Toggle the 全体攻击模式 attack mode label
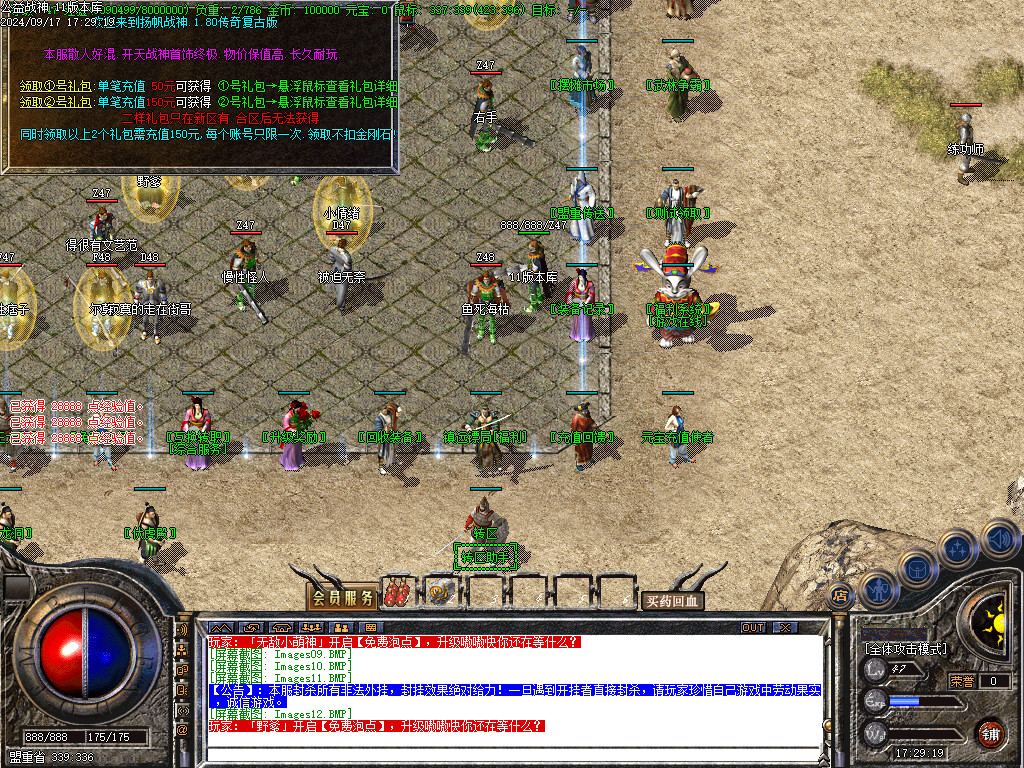This screenshot has width=1024, height=768. tap(904, 649)
